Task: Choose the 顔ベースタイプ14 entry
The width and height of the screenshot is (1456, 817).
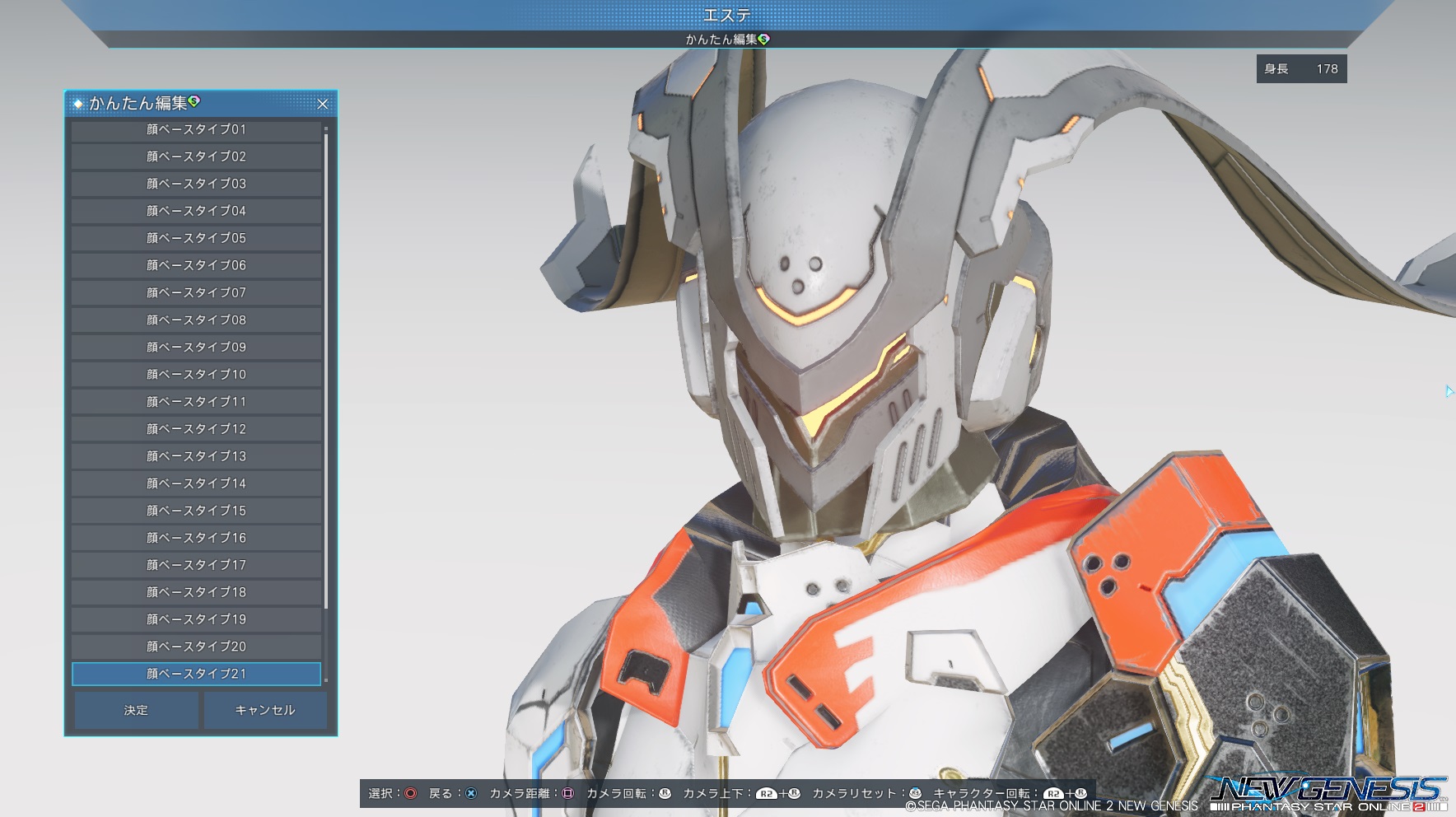Action: (196, 483)
